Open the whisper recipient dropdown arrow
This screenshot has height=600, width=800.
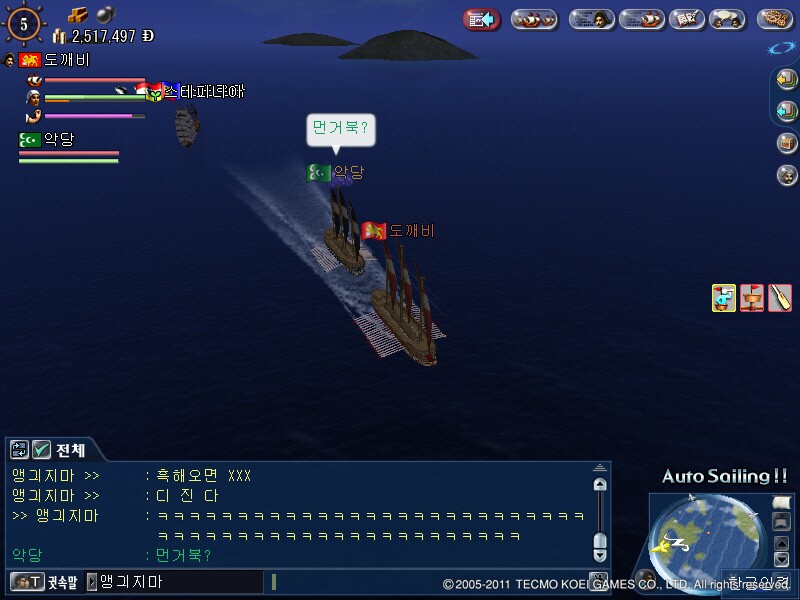coord(92,581)
